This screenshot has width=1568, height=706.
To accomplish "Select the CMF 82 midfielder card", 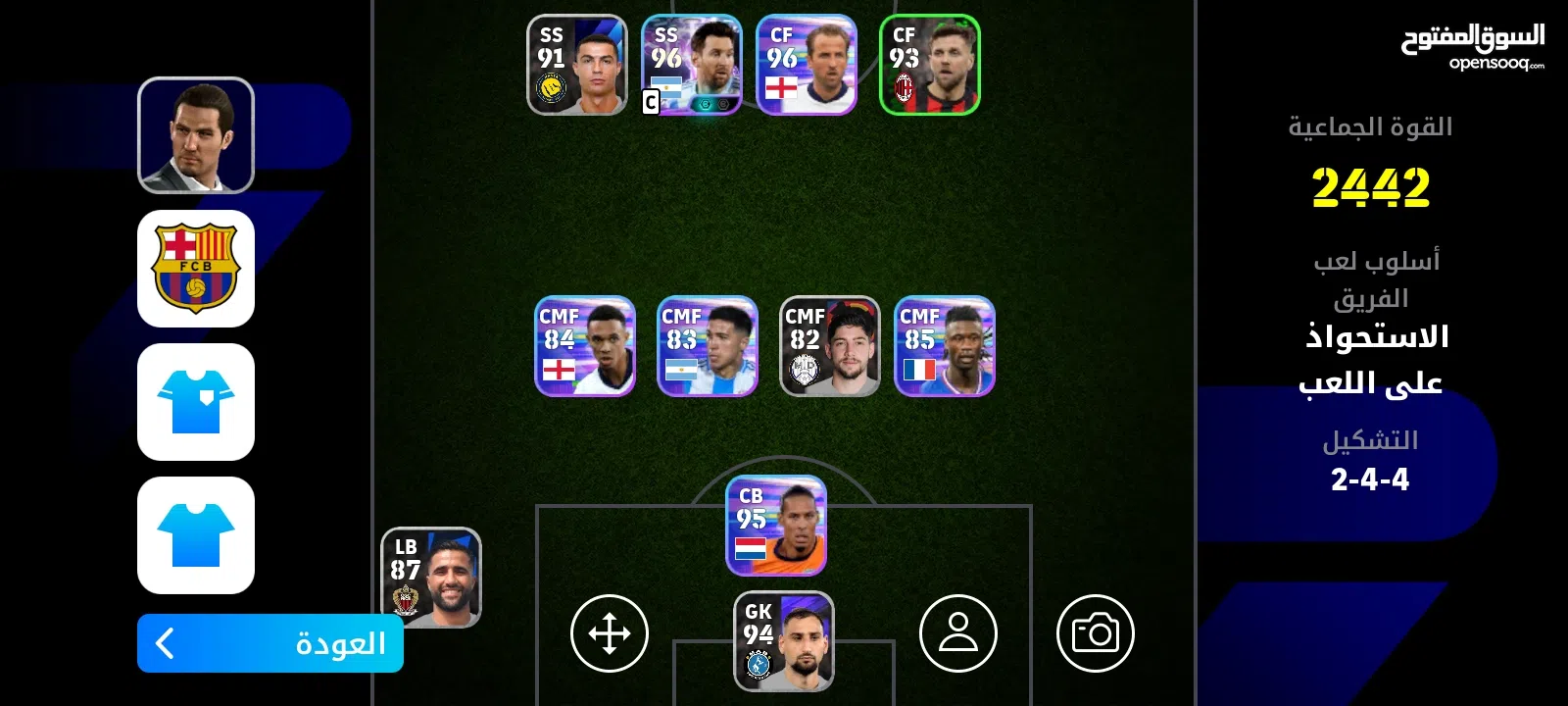I will (x=830, y=346).
